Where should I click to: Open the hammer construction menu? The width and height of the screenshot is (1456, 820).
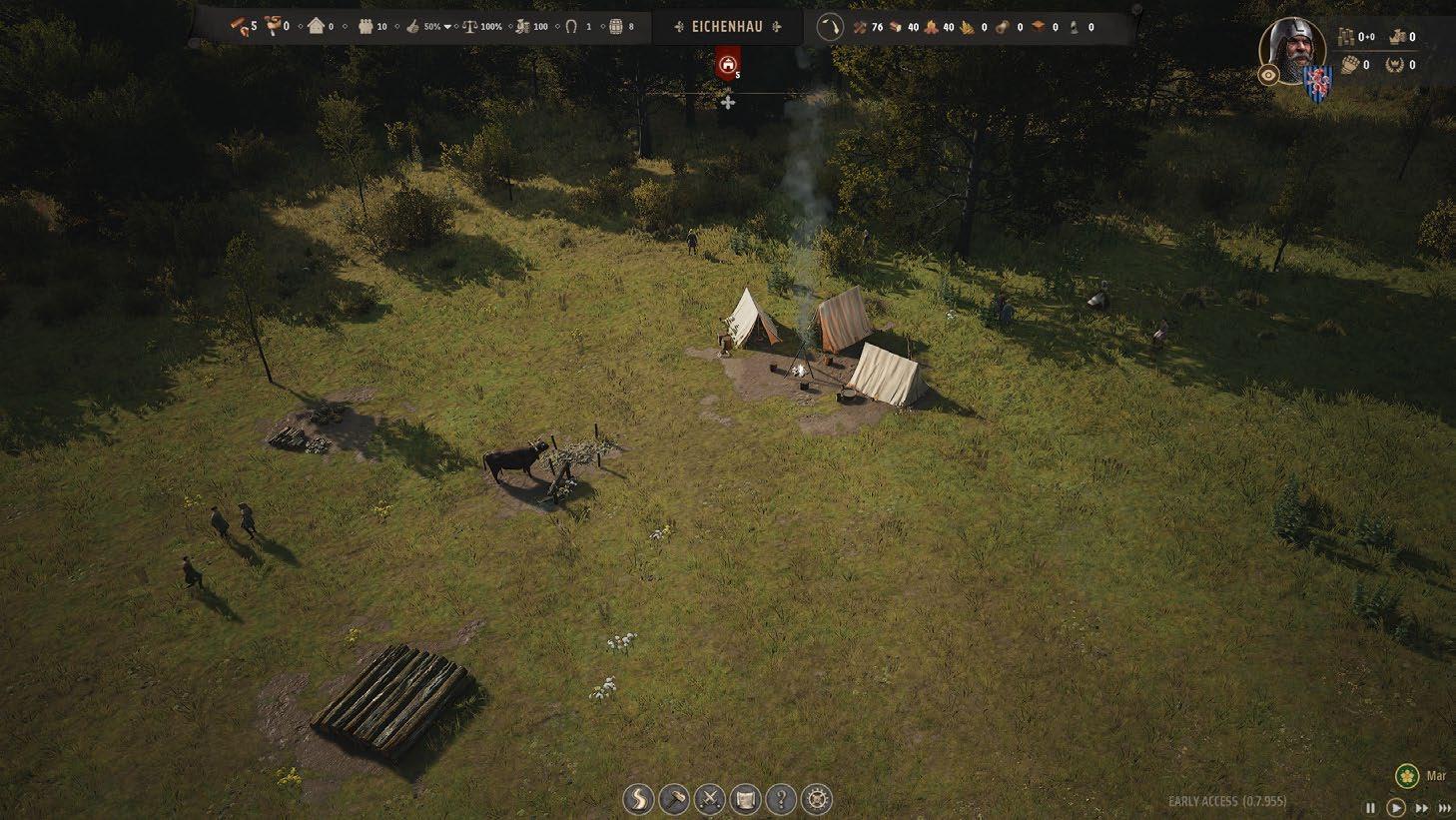pos(674,799)
